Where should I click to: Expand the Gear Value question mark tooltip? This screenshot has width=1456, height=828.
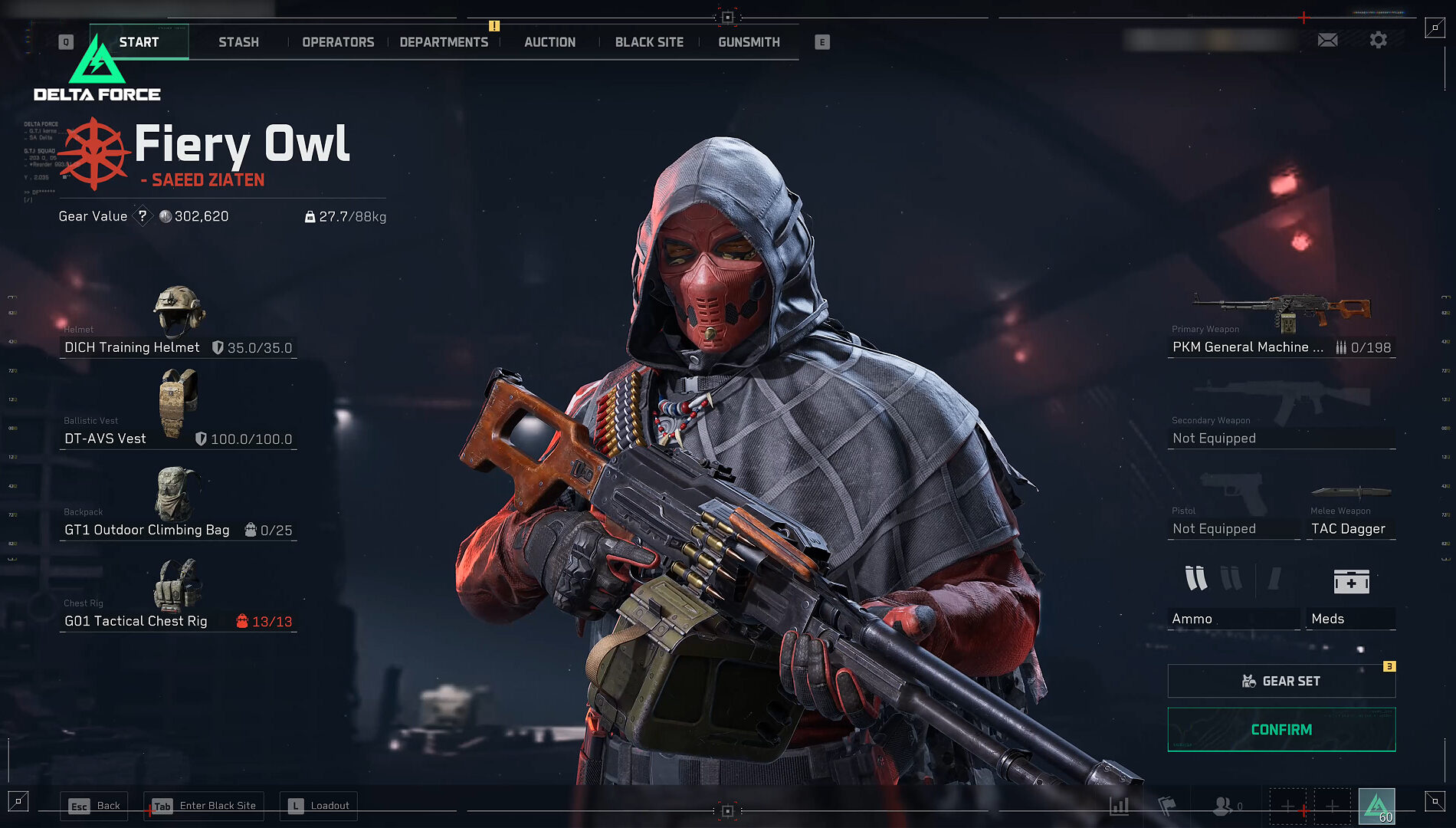click(142, 215)
